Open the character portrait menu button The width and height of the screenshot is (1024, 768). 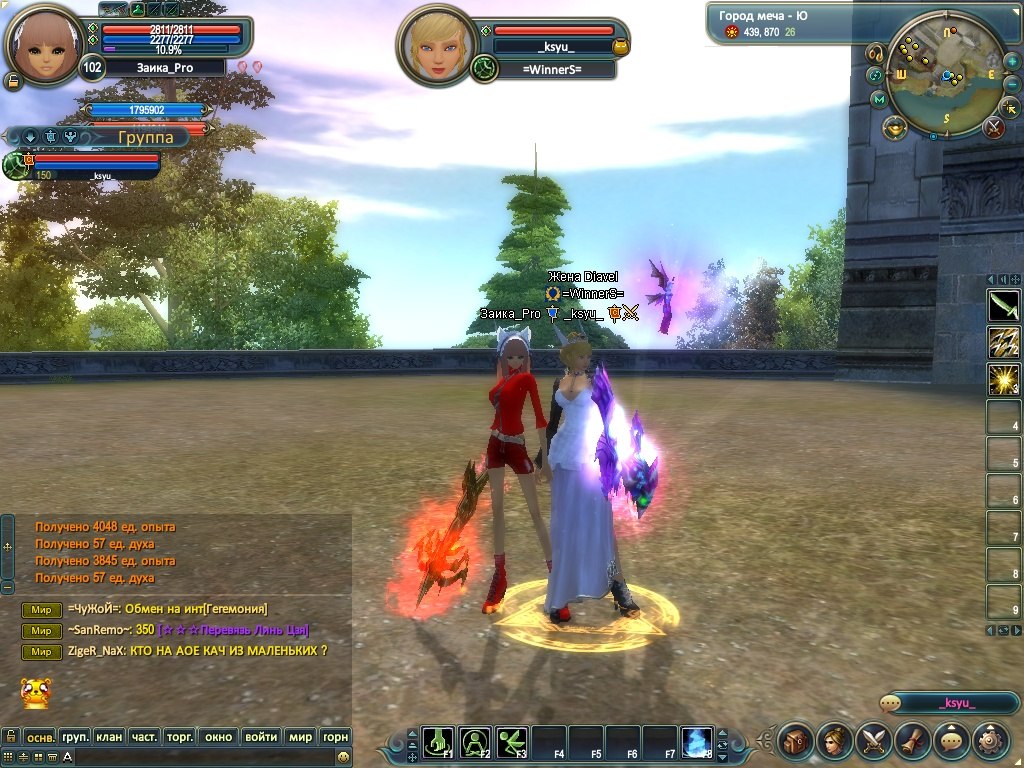[834, 741]
